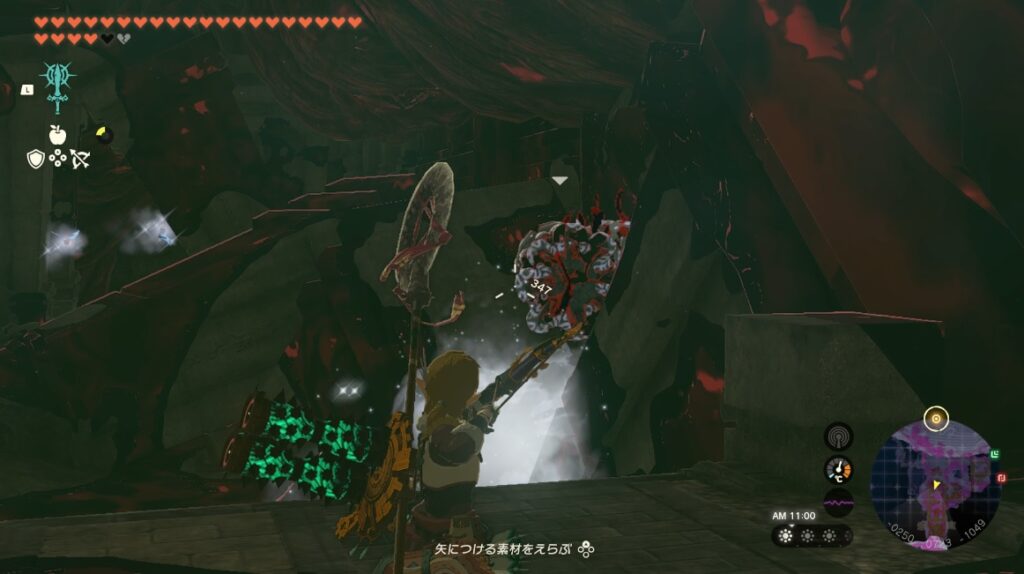Activate the sensor antenna icon

[838, 437]
